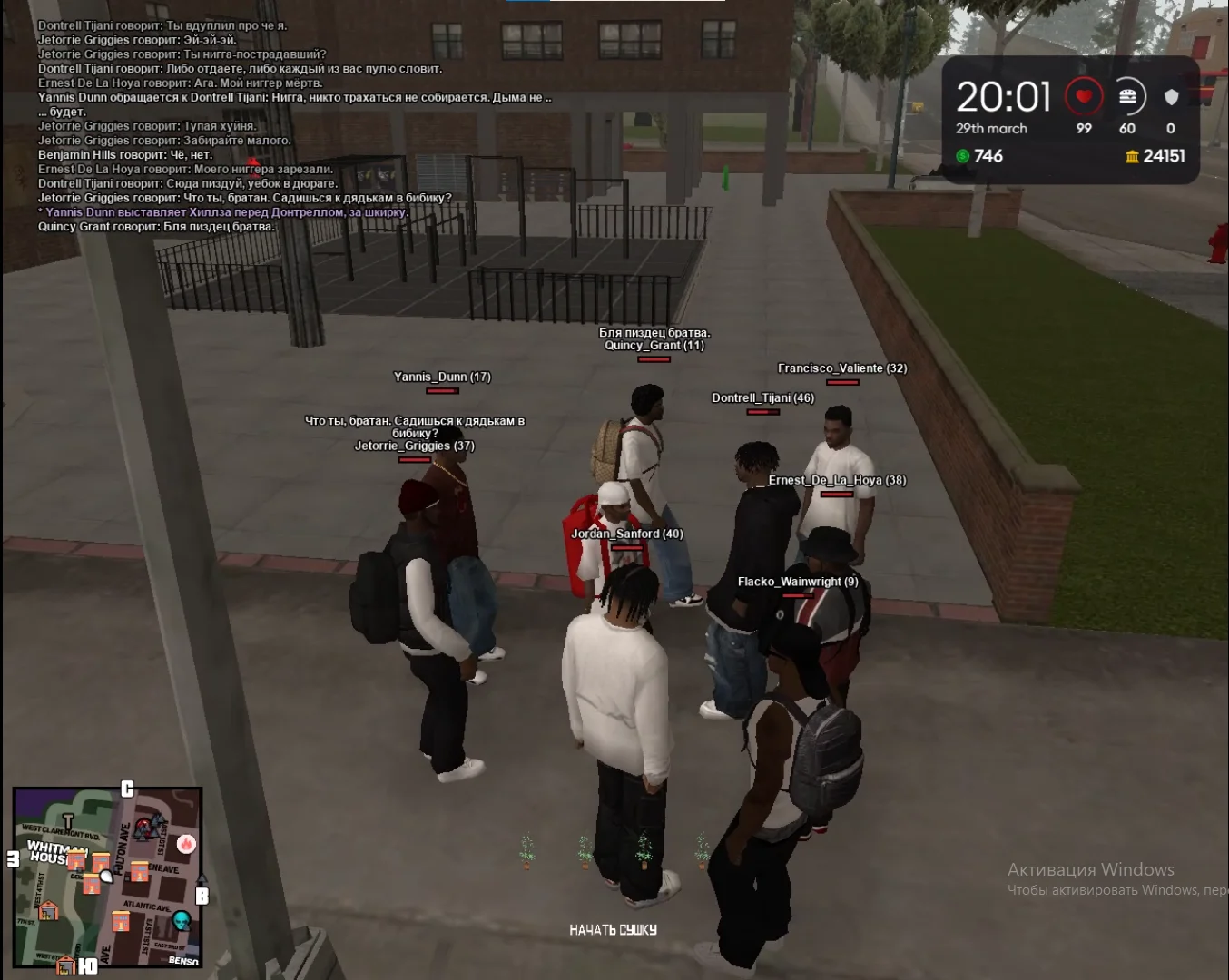
Task: Select the yellow bank building icon
Action: (1132, 156)
